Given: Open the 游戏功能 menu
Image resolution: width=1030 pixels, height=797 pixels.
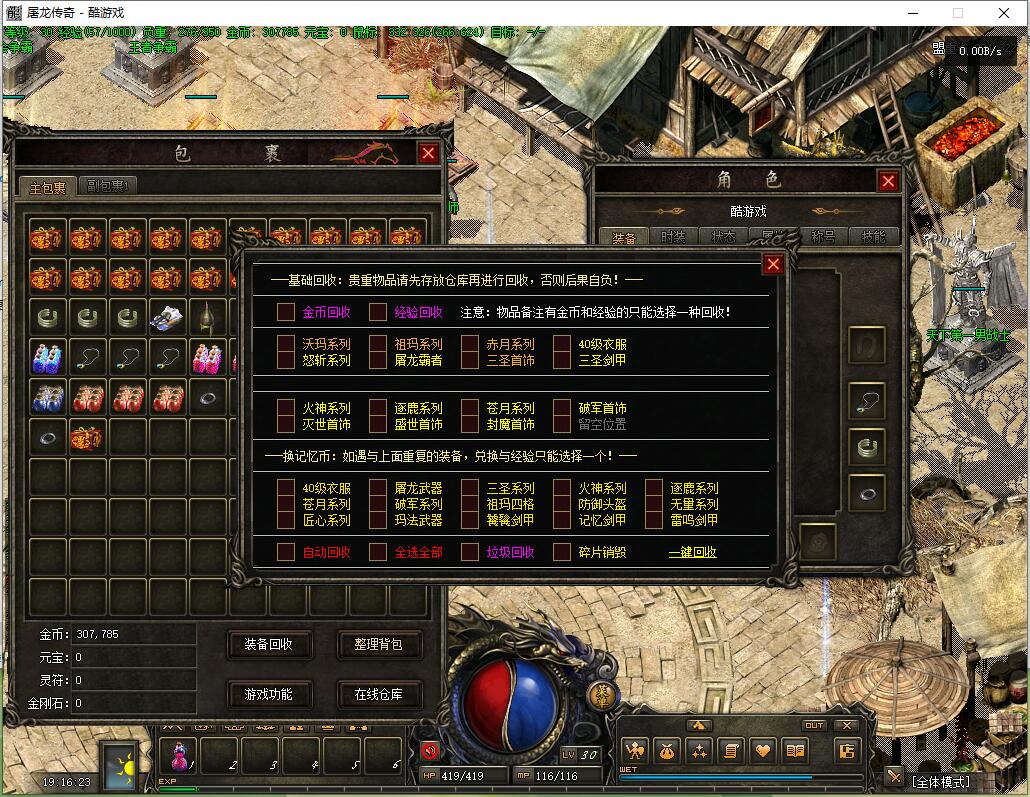Looking at the screenshot, I should [269, 694].
